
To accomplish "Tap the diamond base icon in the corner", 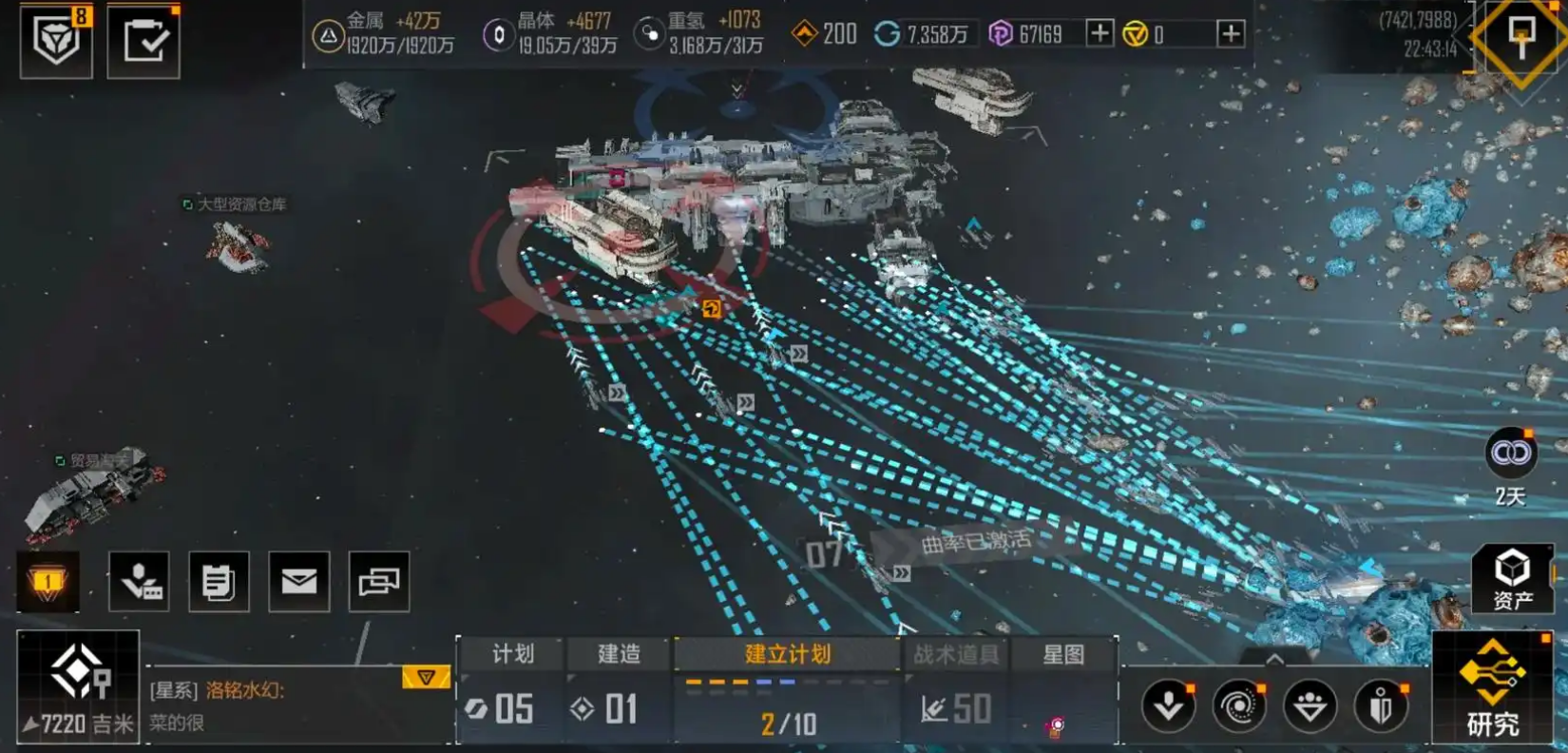I will coord(1520,38).
